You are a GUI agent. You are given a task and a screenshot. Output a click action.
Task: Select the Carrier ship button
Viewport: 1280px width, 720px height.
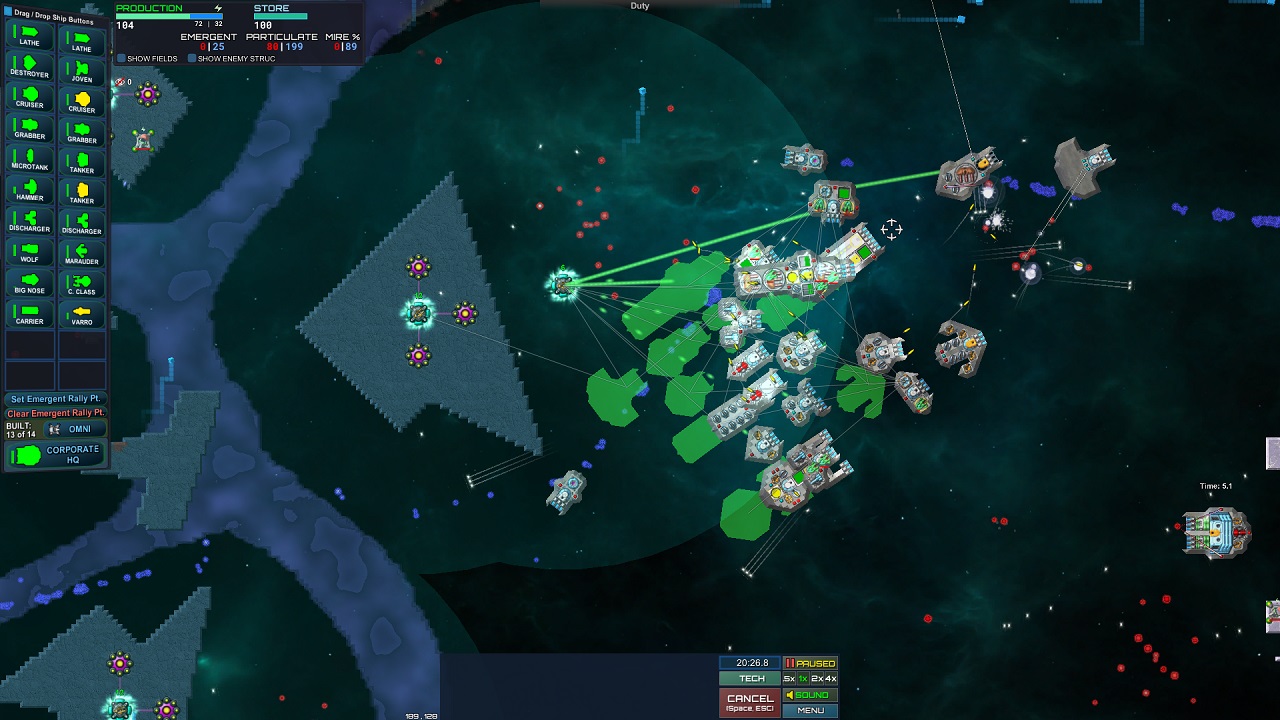pyautogui.click(x=29, y=315)
